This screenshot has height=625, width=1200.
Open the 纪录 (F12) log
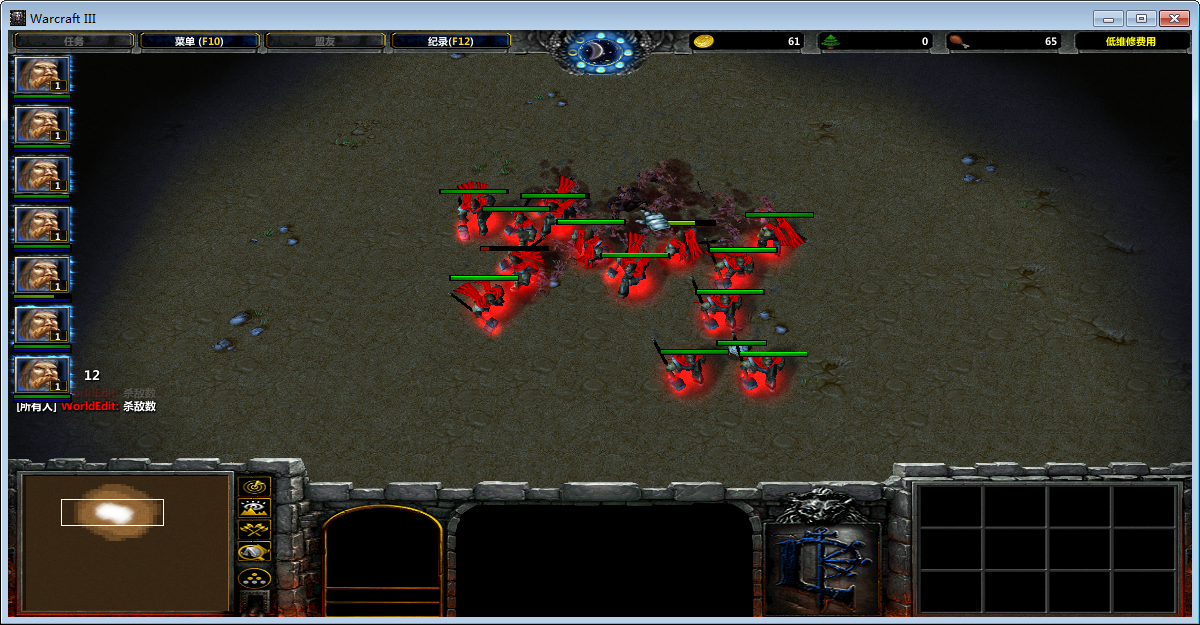tap(451, 41)
